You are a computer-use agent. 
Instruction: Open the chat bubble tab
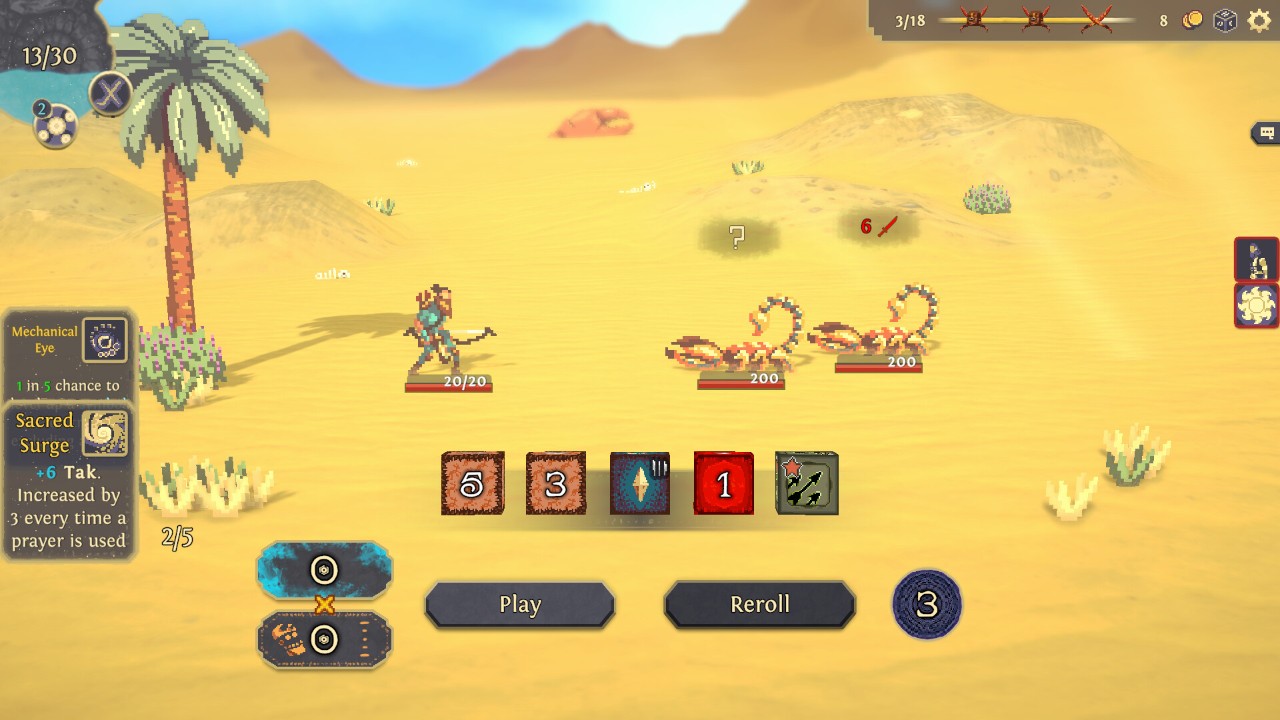click(x=1266, y=133)
